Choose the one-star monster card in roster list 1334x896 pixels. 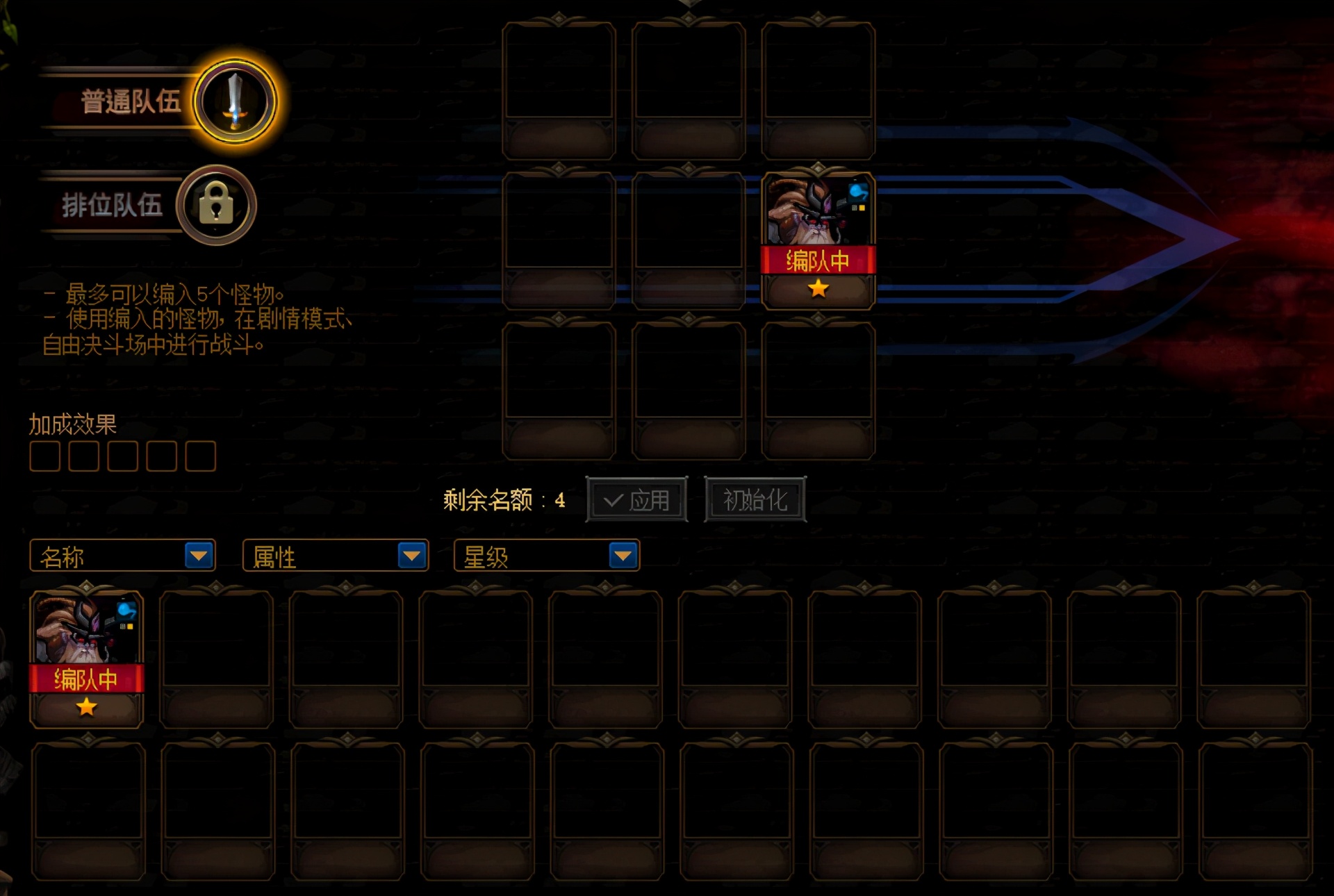point(86,658)
